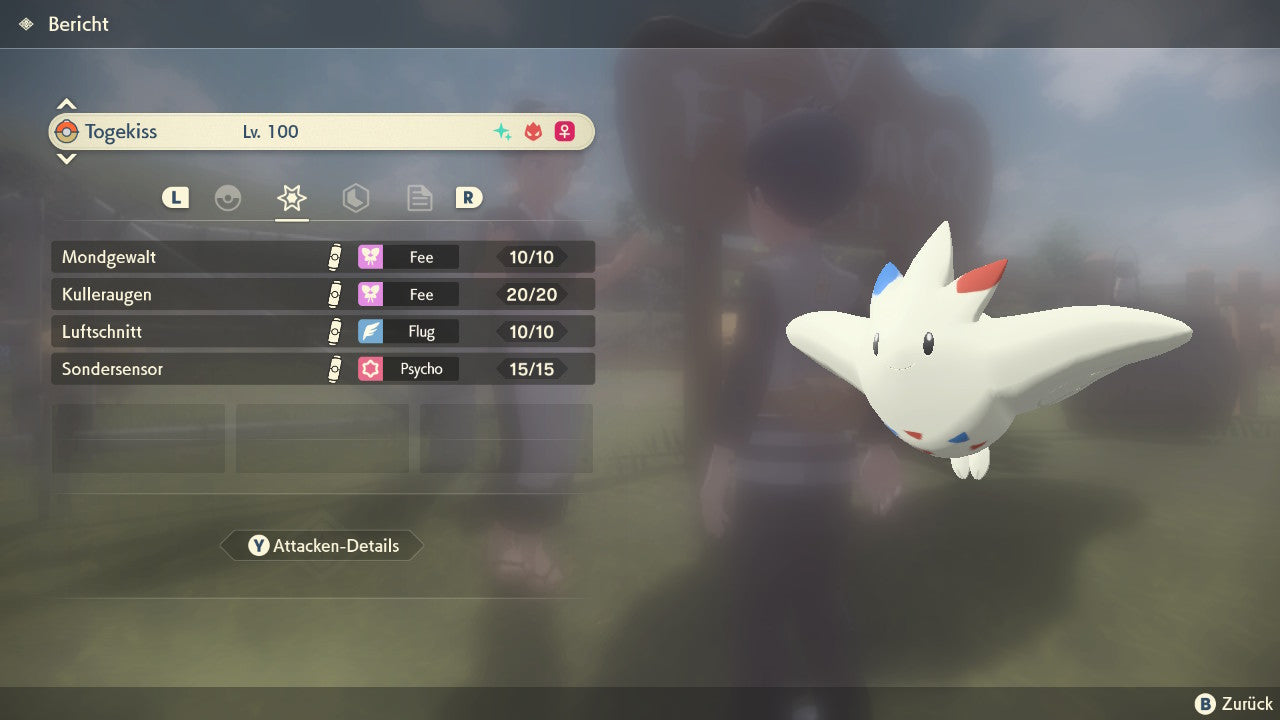Choose the Luftschnitt flying move
Image resolution: width=1280 pixels, height=720 pixels.
click(x=322, y=331)
